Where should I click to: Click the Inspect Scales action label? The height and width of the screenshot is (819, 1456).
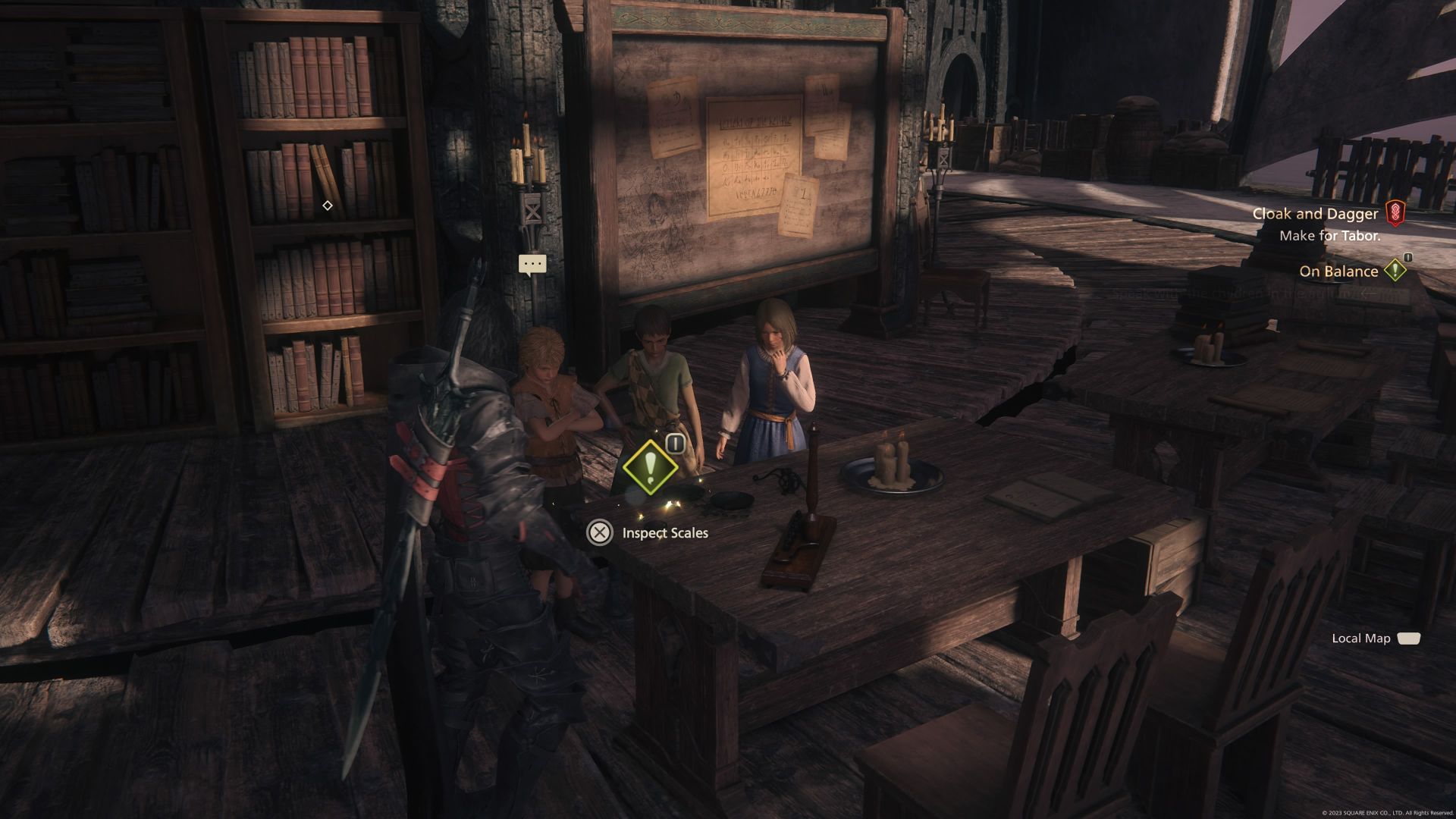click(664, 533)
